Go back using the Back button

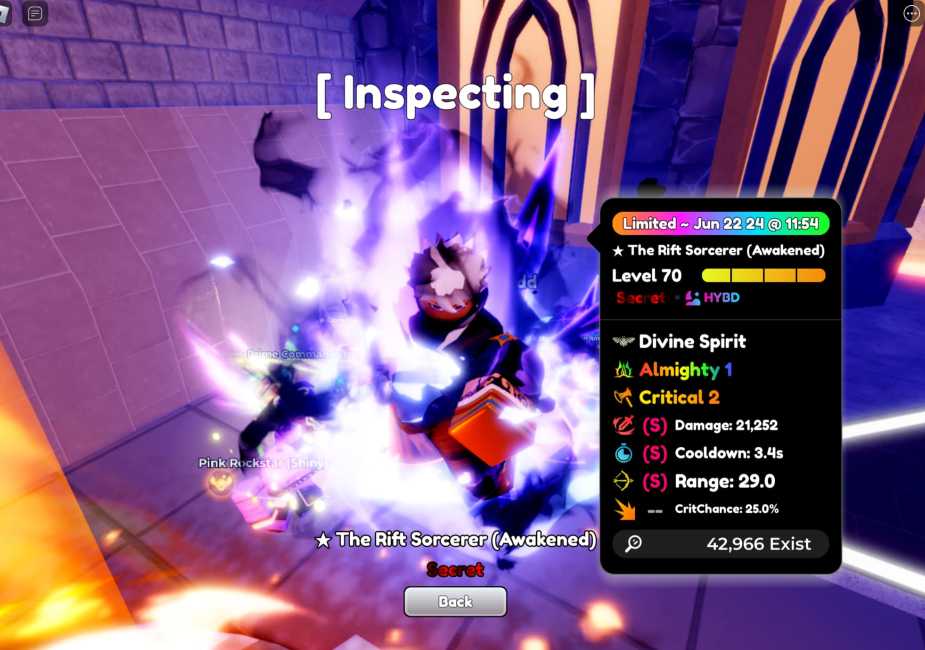tap(455, 601)
